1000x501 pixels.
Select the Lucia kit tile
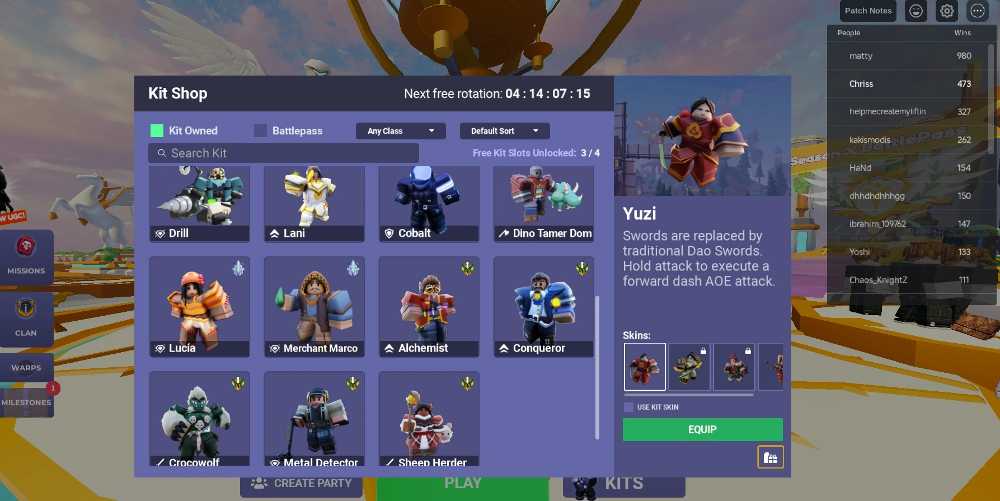click(x=200, y=305)
